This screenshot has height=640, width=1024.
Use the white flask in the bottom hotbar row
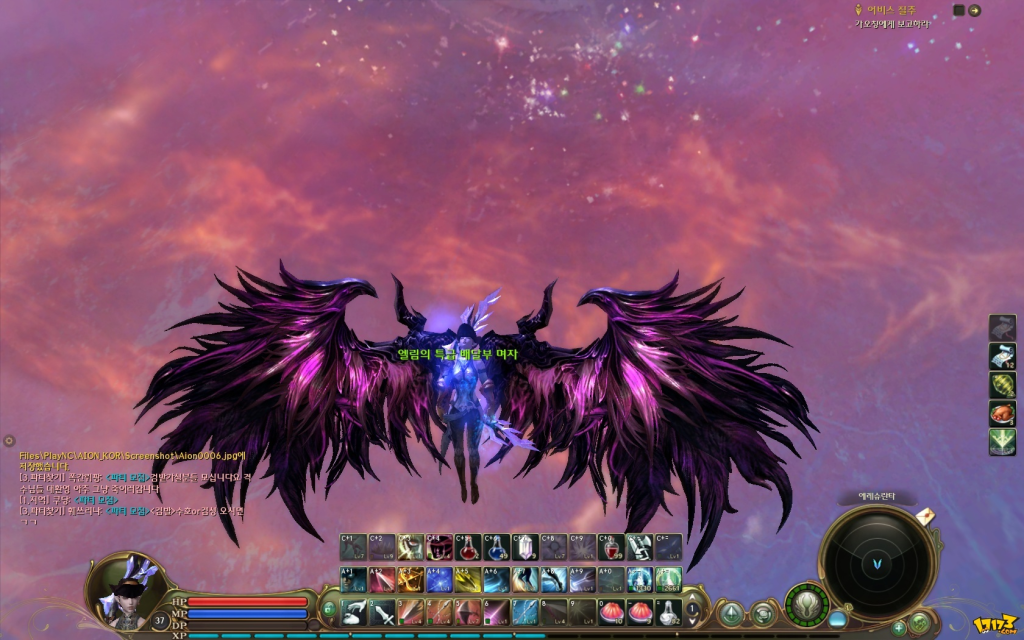pos(668,611)
